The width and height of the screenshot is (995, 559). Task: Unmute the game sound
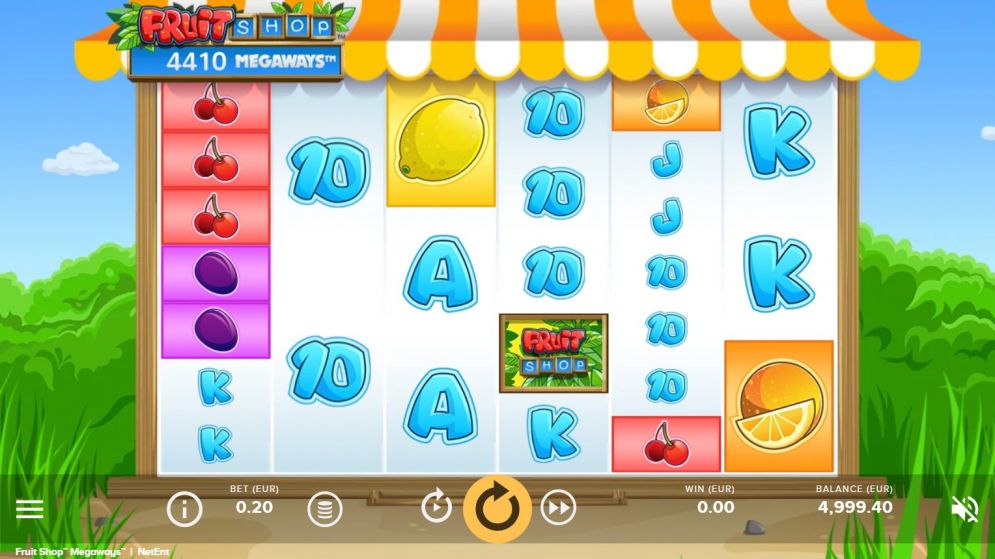click(x=965, y=510)
